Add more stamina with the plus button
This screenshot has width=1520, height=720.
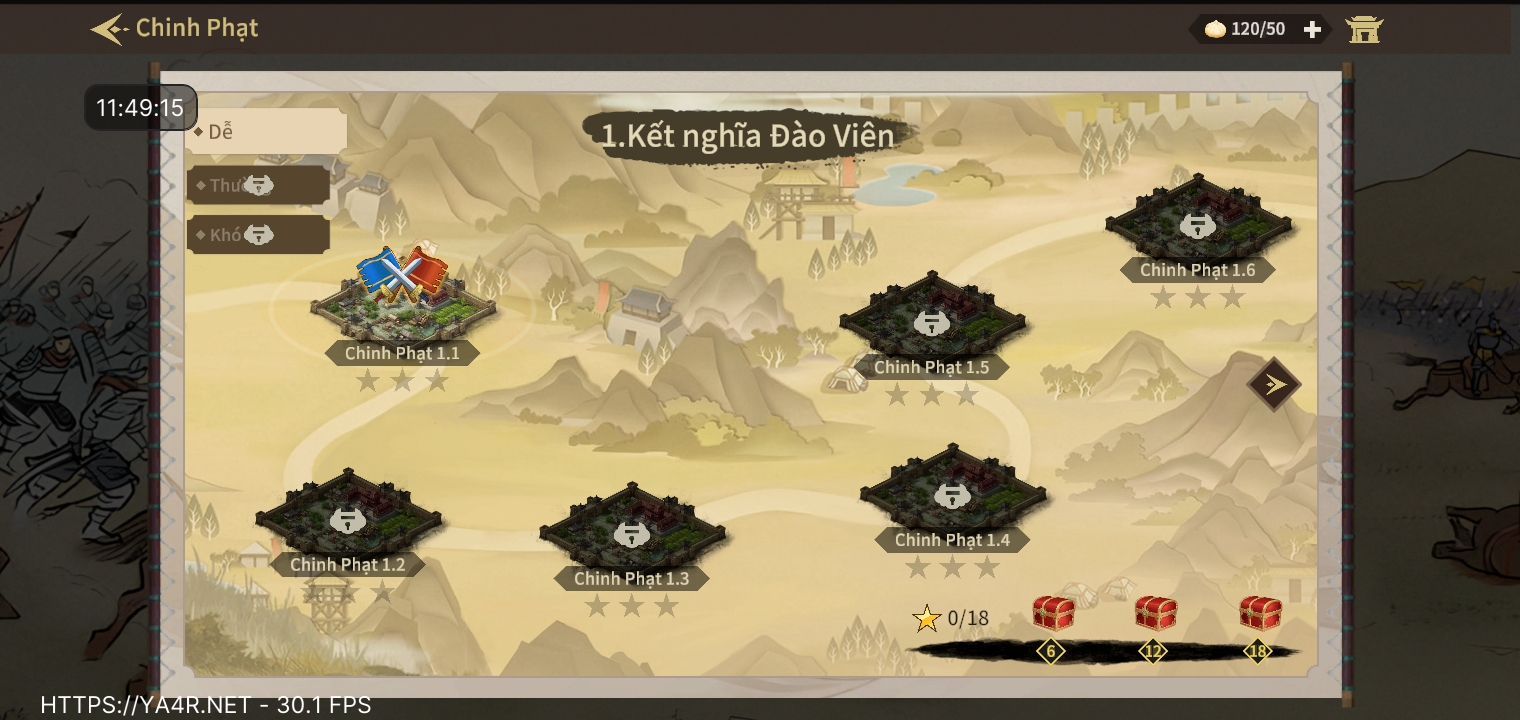tap(1312, 30)
